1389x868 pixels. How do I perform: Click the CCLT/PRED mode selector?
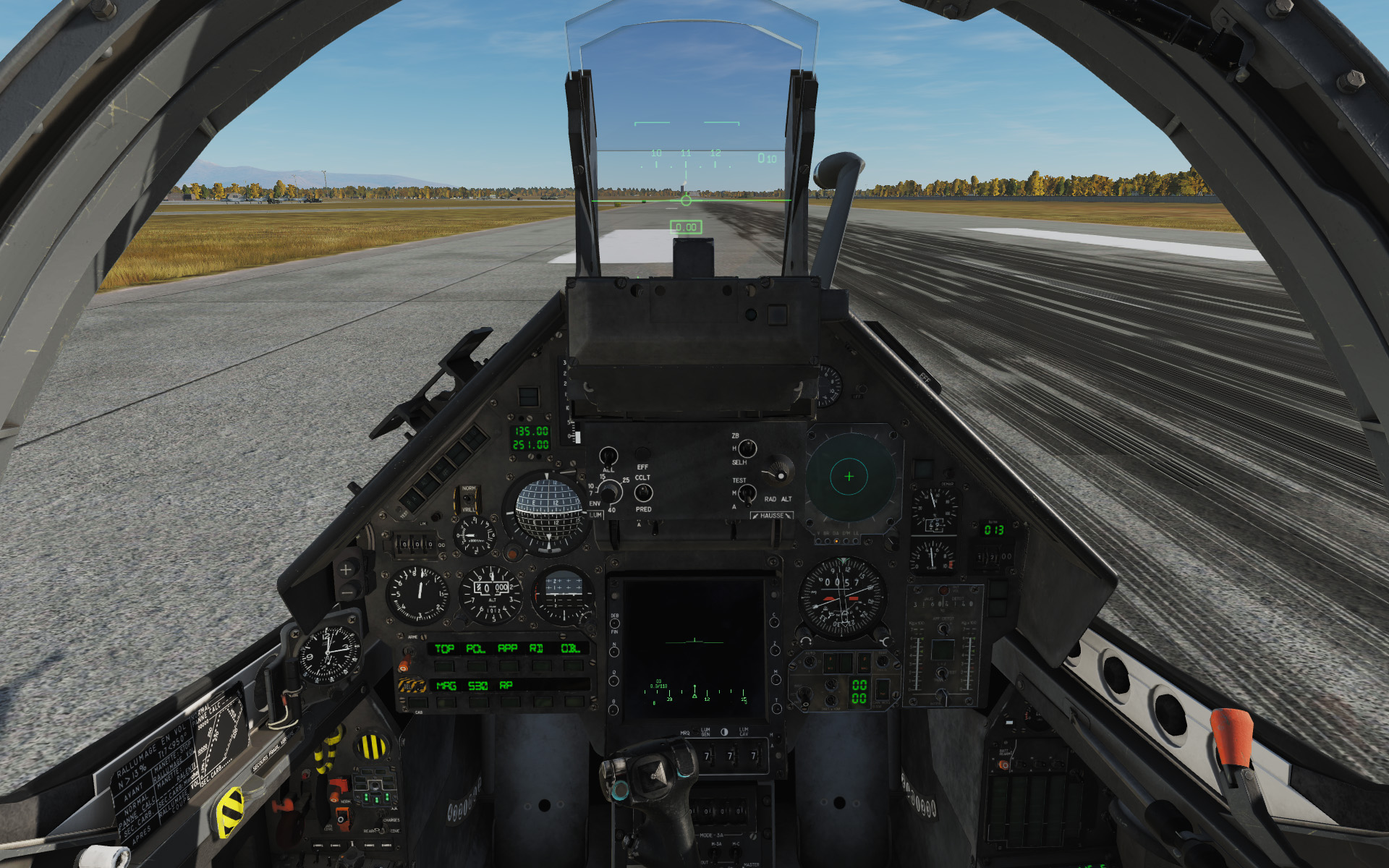coord(642,494)
